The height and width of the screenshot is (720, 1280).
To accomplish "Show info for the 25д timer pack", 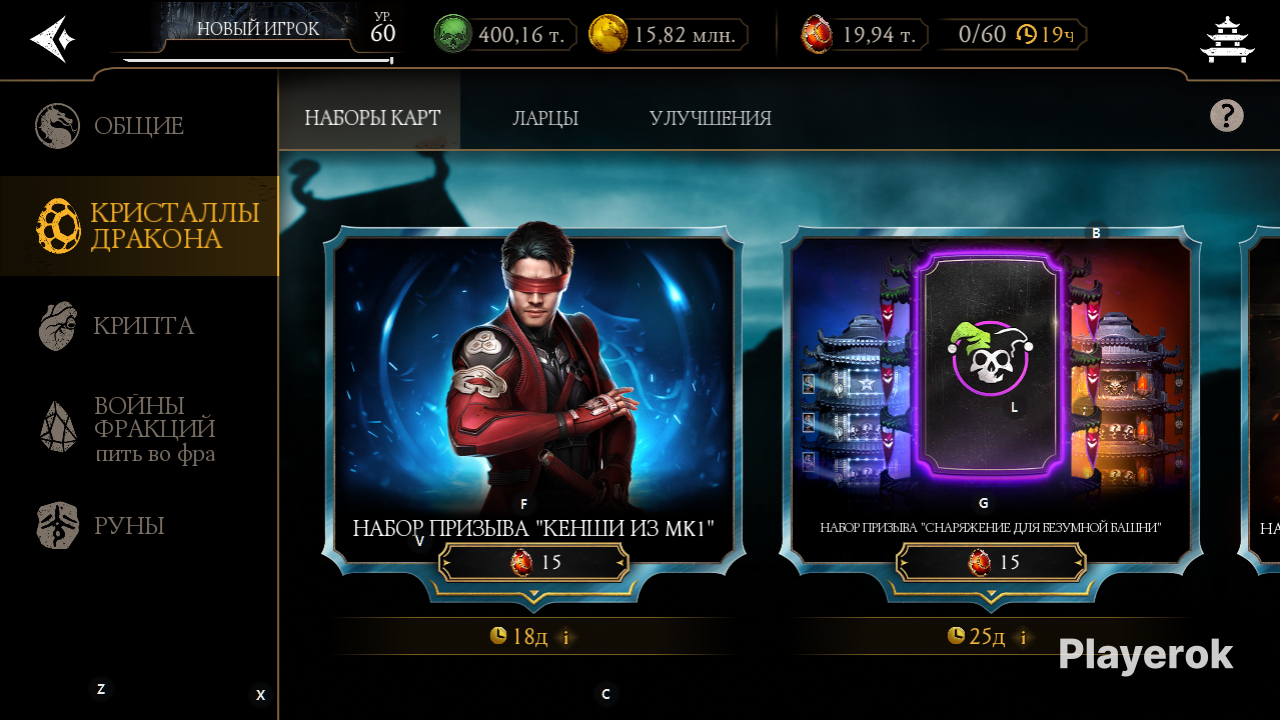I will tap(1023, 637).
